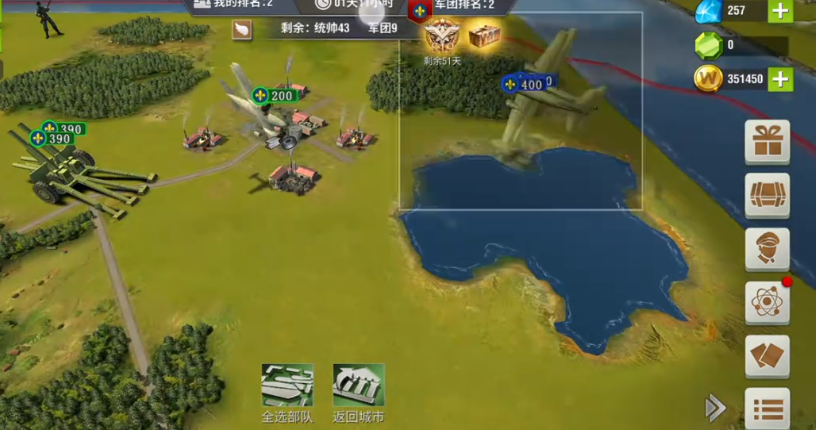816x430 pixels.
Task: Select the bomber plane unit marked 400
Action: click(545, 95)
